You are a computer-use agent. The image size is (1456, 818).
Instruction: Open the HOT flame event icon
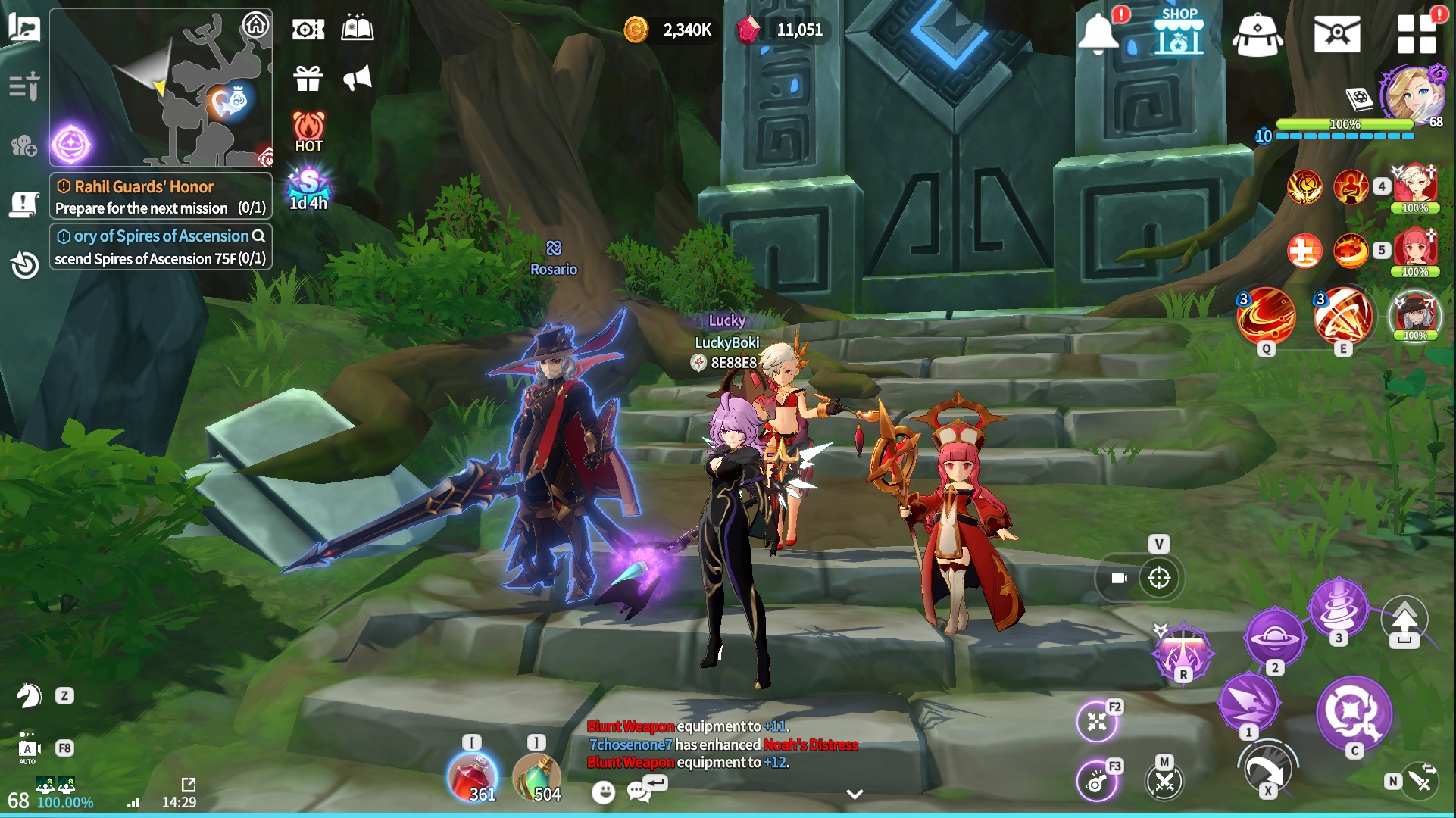[x=308, y=132]
